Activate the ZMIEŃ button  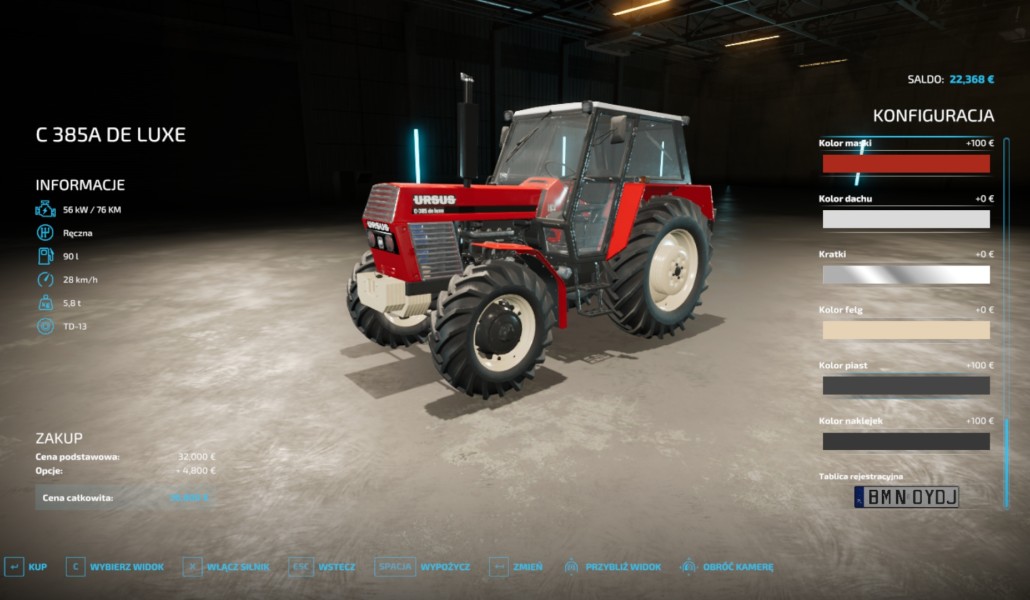516,567
